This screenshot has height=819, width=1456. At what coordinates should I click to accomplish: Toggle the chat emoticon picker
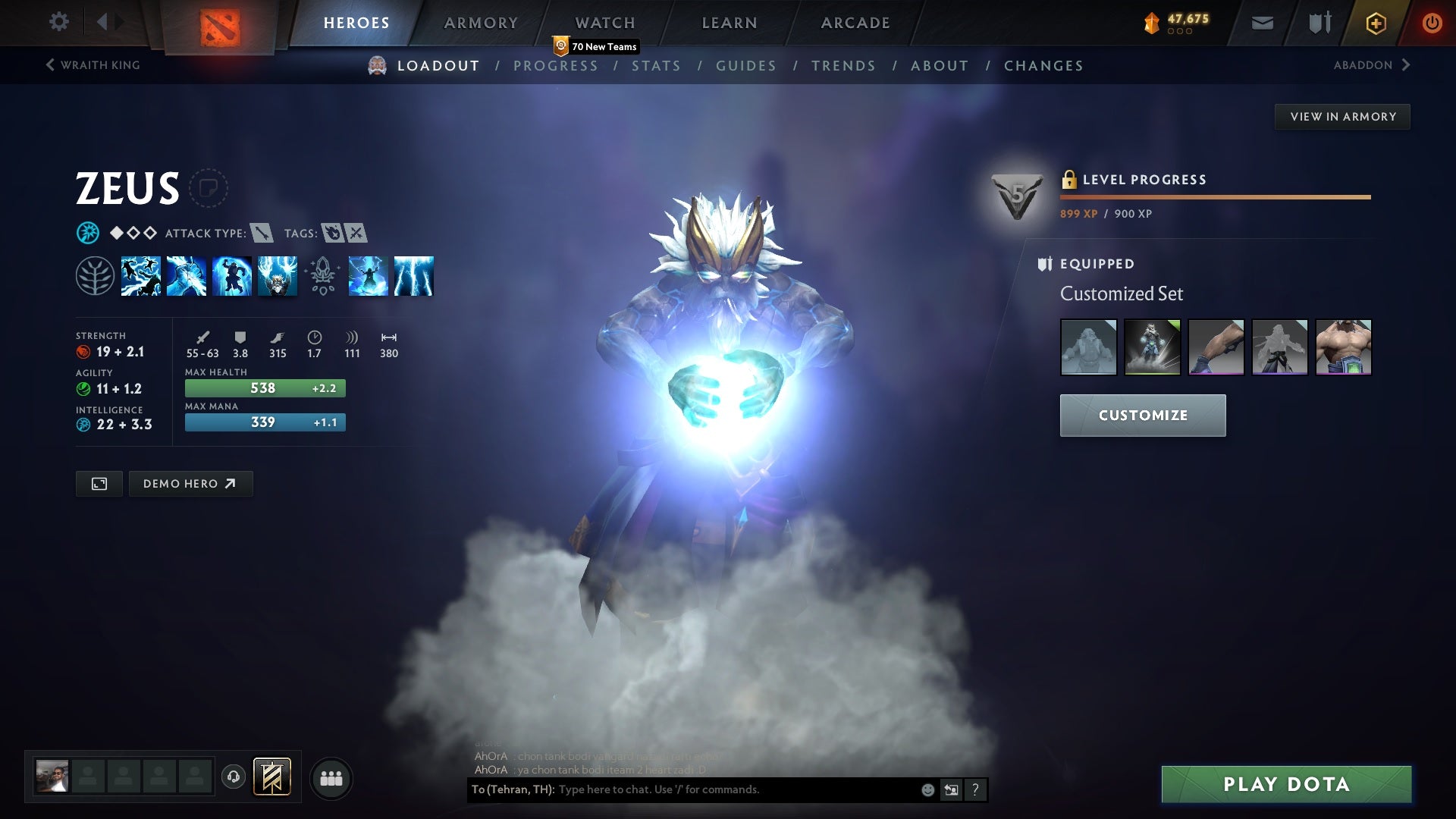click(927, 789)
